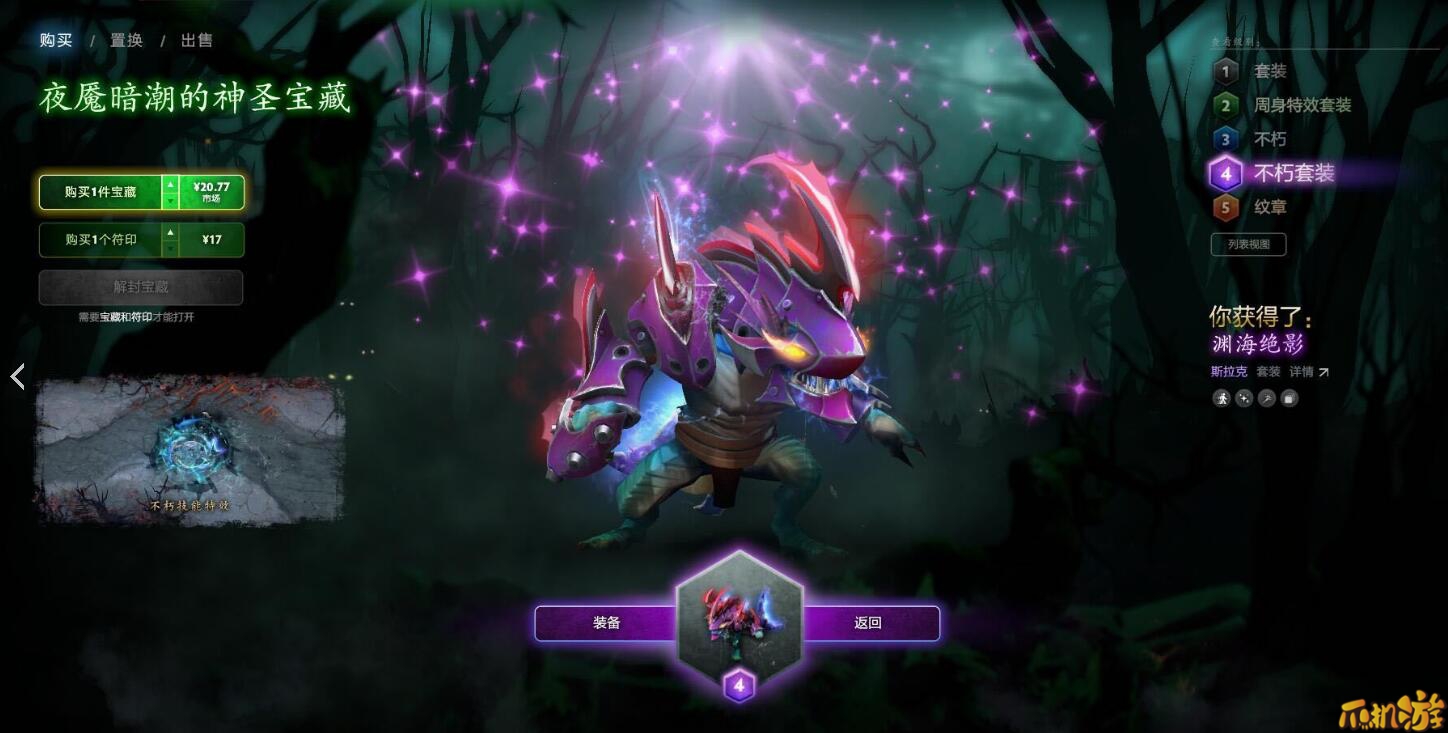Select the tier 5 纹章 hexagon icon

pyautogui.click(x=1226, y=207)
